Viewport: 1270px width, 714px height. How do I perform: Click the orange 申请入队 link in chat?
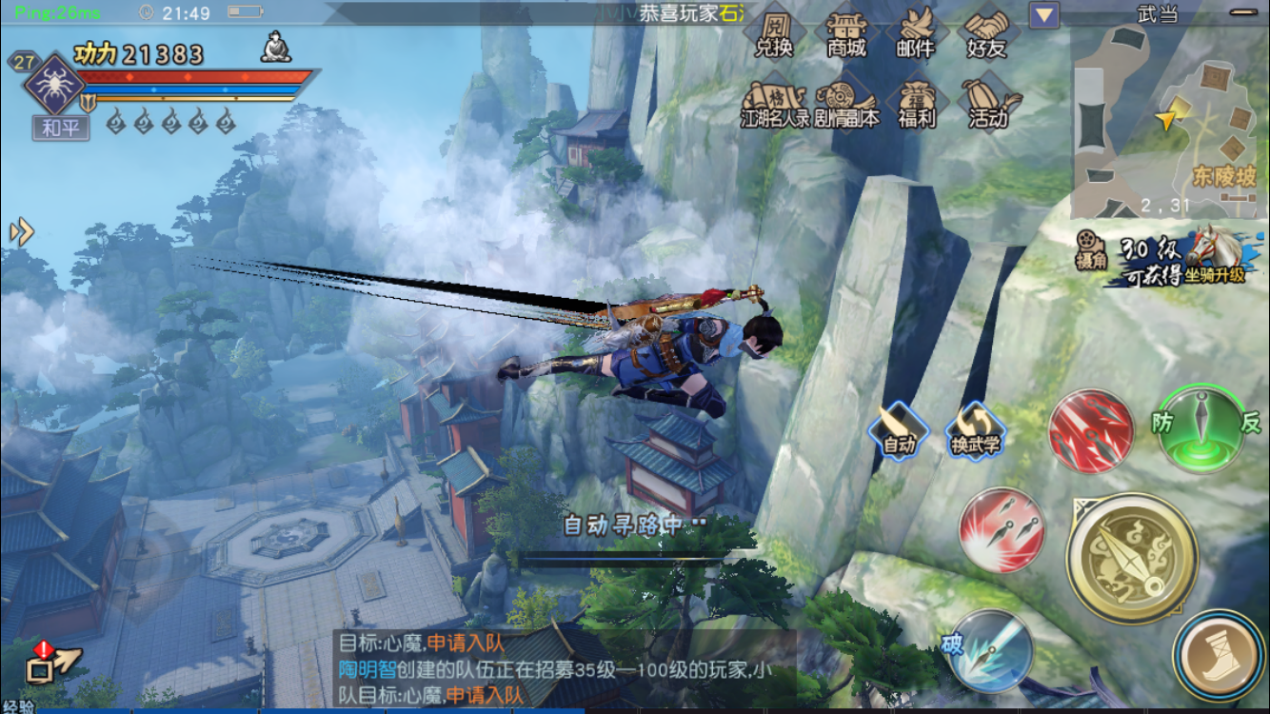point(466,644)
